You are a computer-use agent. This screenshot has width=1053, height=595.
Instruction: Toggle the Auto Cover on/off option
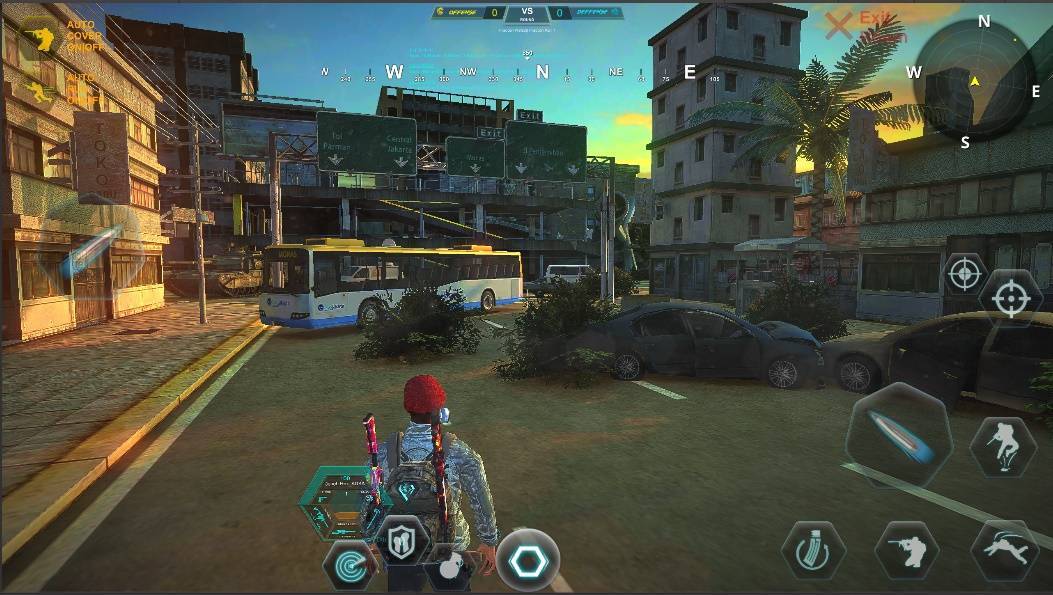pyautogui.click(x=40, y=36)
